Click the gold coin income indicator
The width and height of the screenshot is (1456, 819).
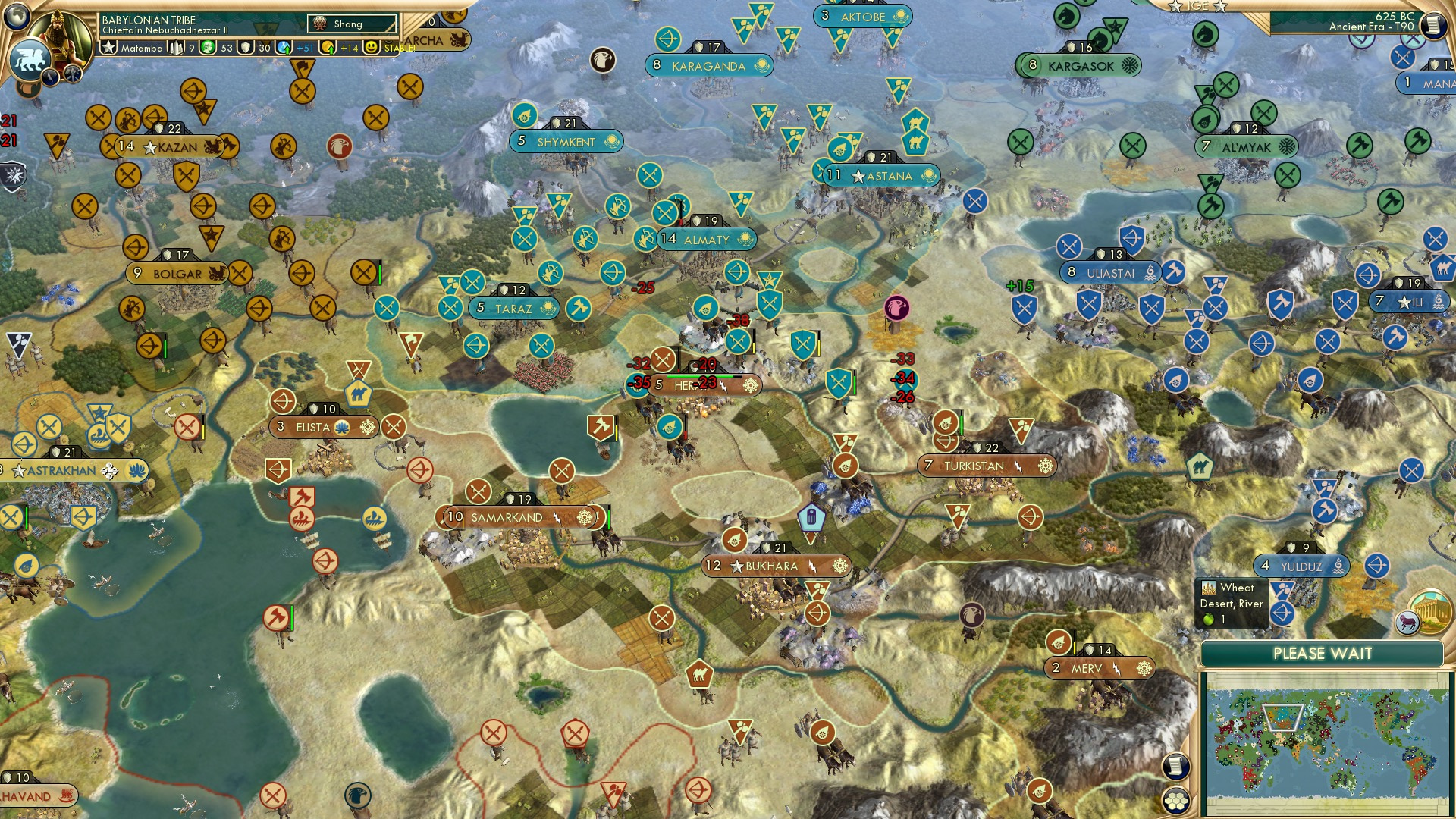(328, 47)
